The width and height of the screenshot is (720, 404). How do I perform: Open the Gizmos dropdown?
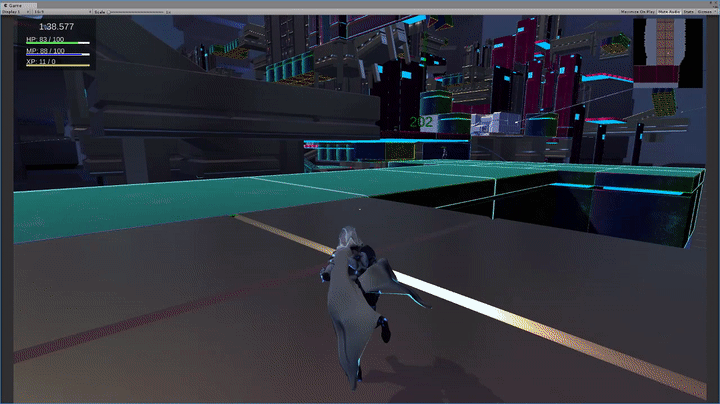point(705,11)
